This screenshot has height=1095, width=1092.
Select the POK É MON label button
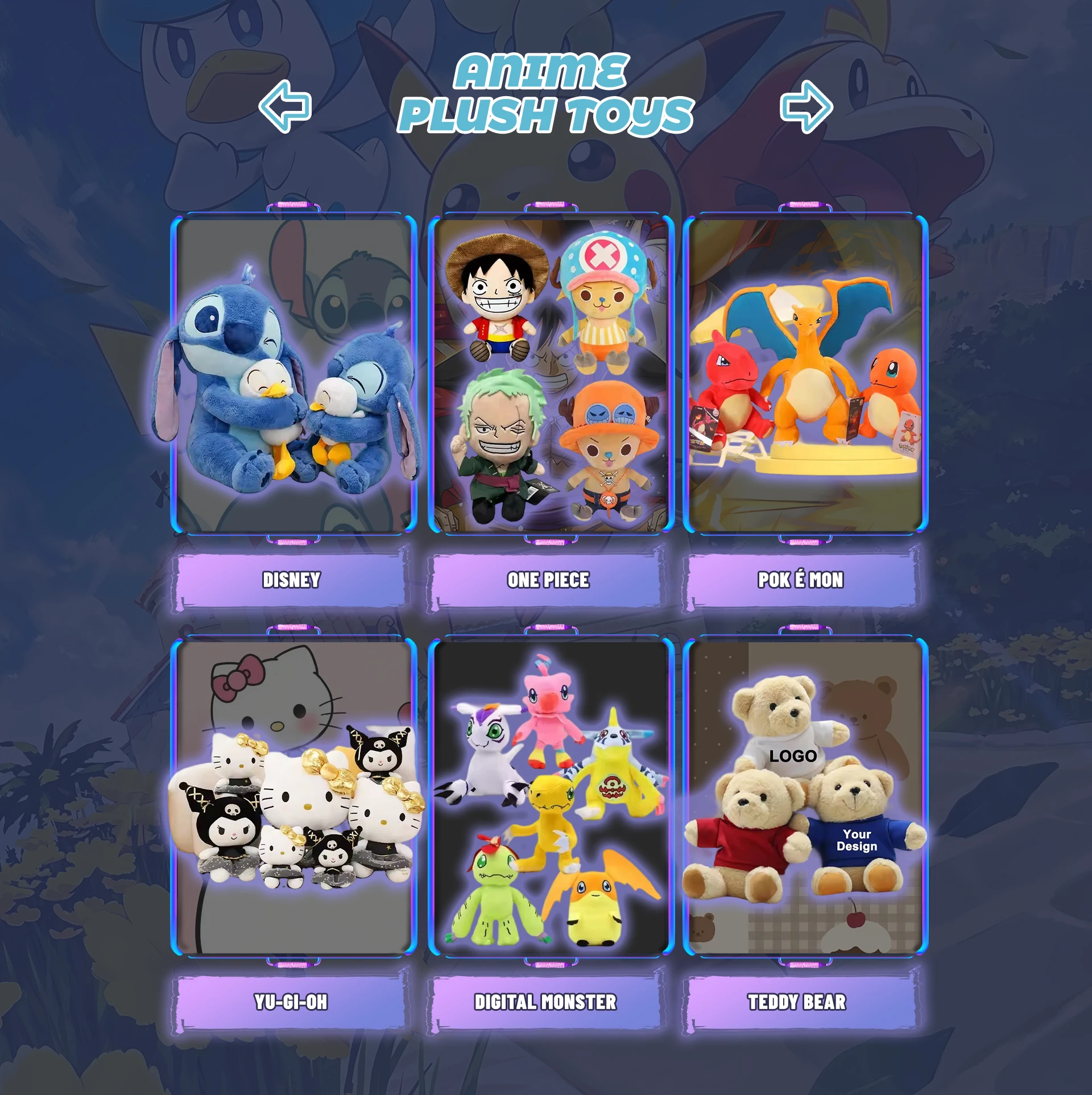(x=801, y=580)
